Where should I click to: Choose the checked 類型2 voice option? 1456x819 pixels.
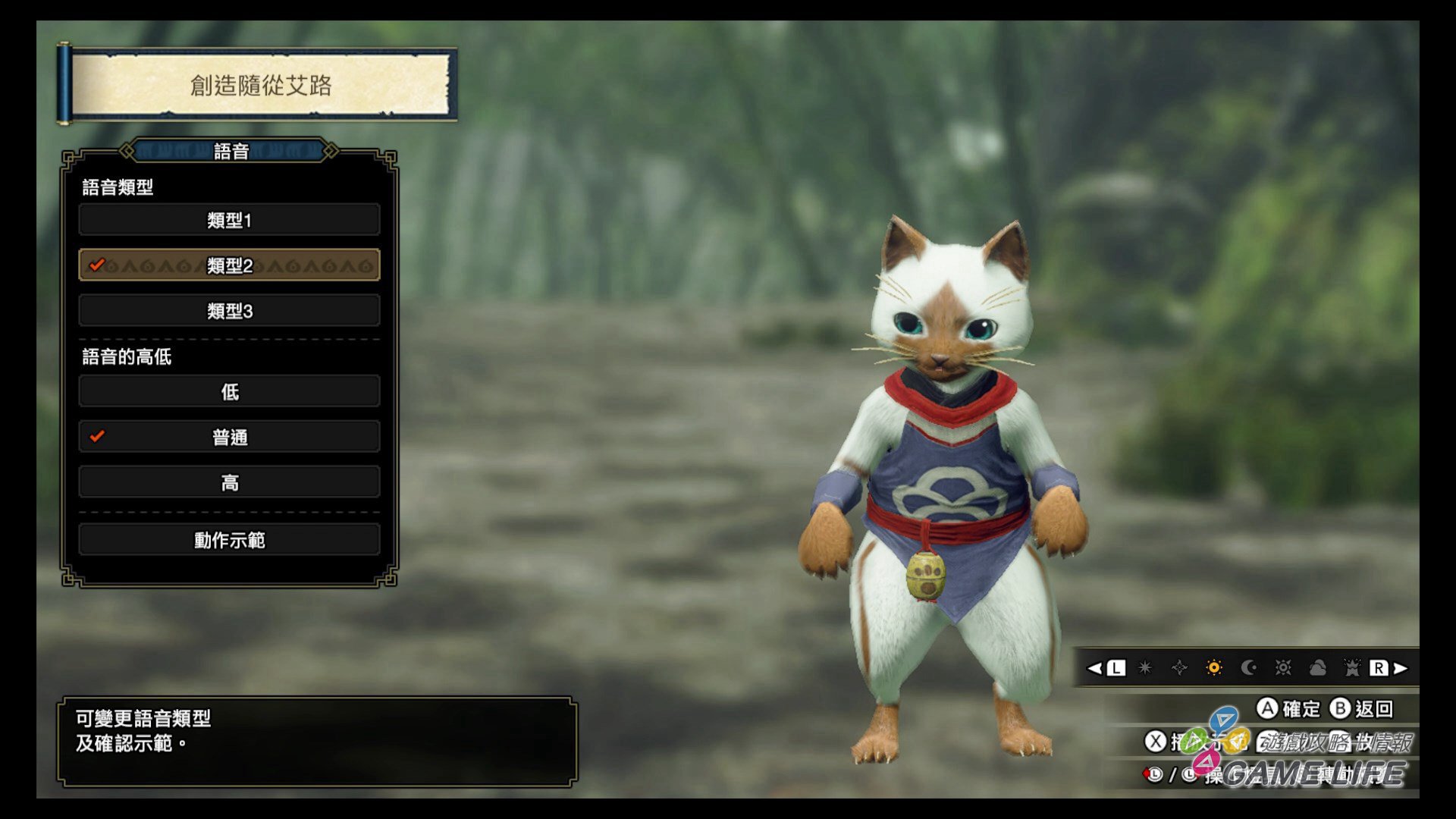(229, 265)
